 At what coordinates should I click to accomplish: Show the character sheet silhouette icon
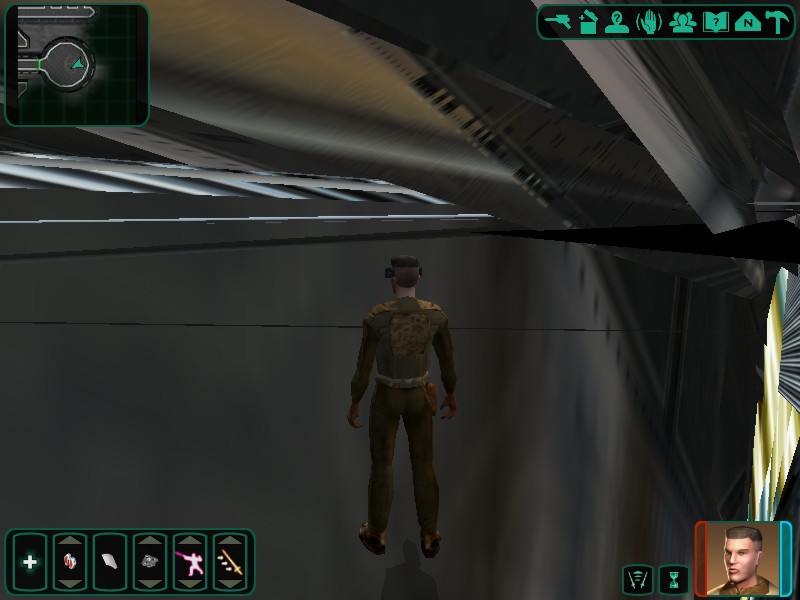(617, 22)
